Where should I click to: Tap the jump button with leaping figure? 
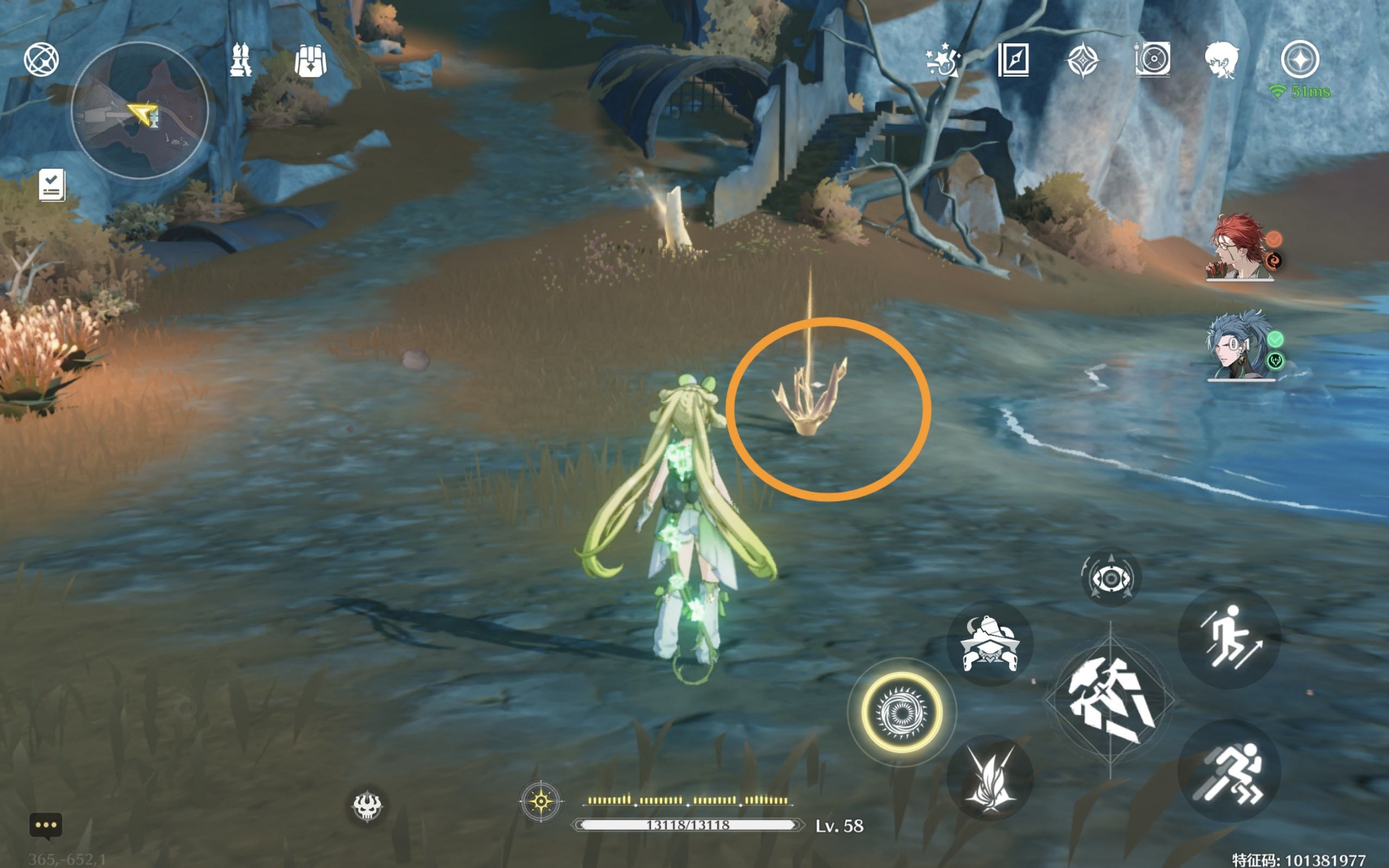coord(1229,637)
